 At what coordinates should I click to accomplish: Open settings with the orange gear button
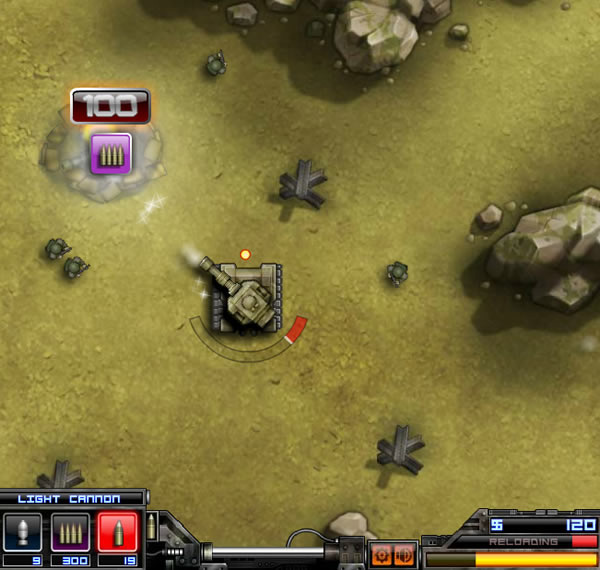382,554
